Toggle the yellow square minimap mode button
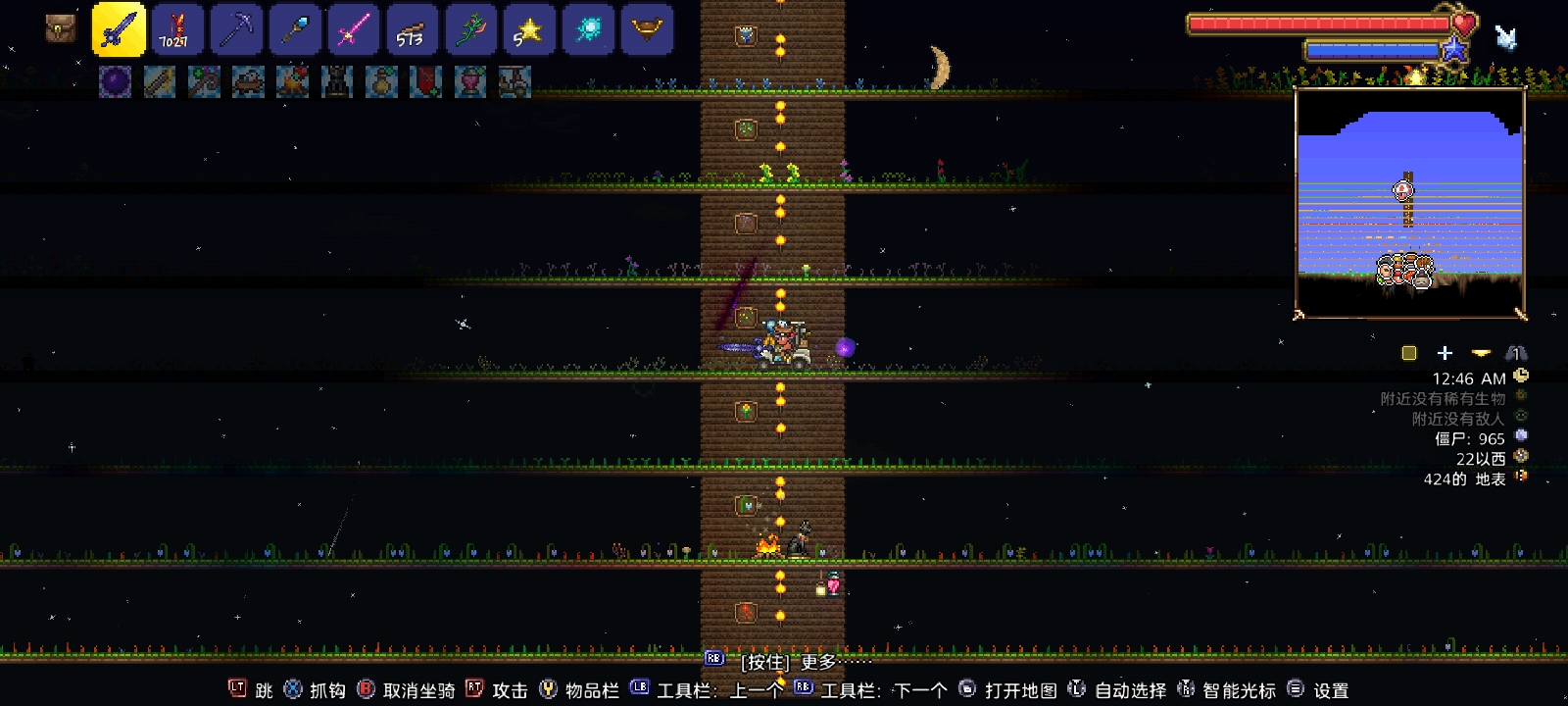Image resolution: width=1568 pixels, height=706 pixels. click(1409, 353)
